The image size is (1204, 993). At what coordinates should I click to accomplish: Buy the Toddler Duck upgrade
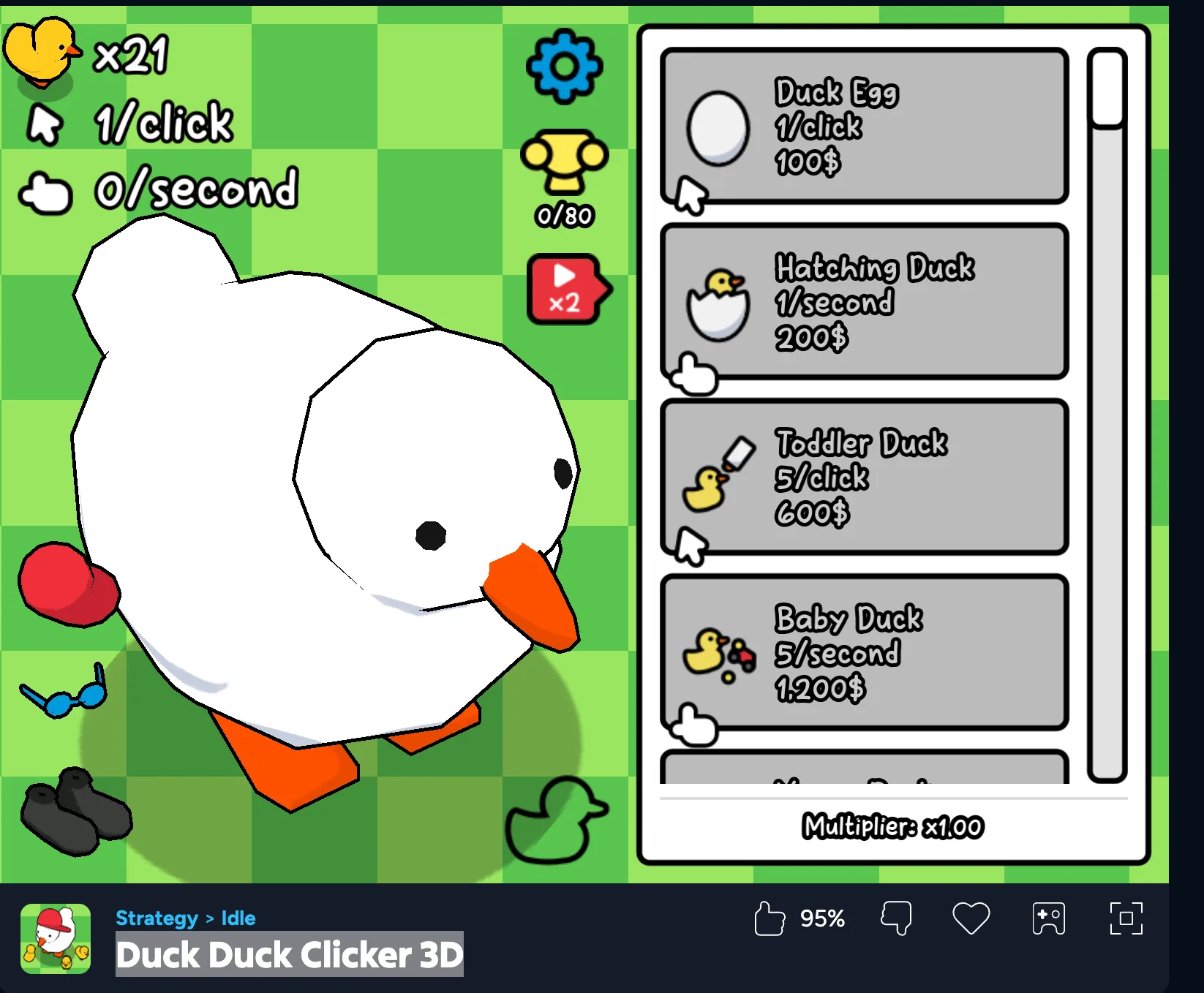tap(864, 477)
